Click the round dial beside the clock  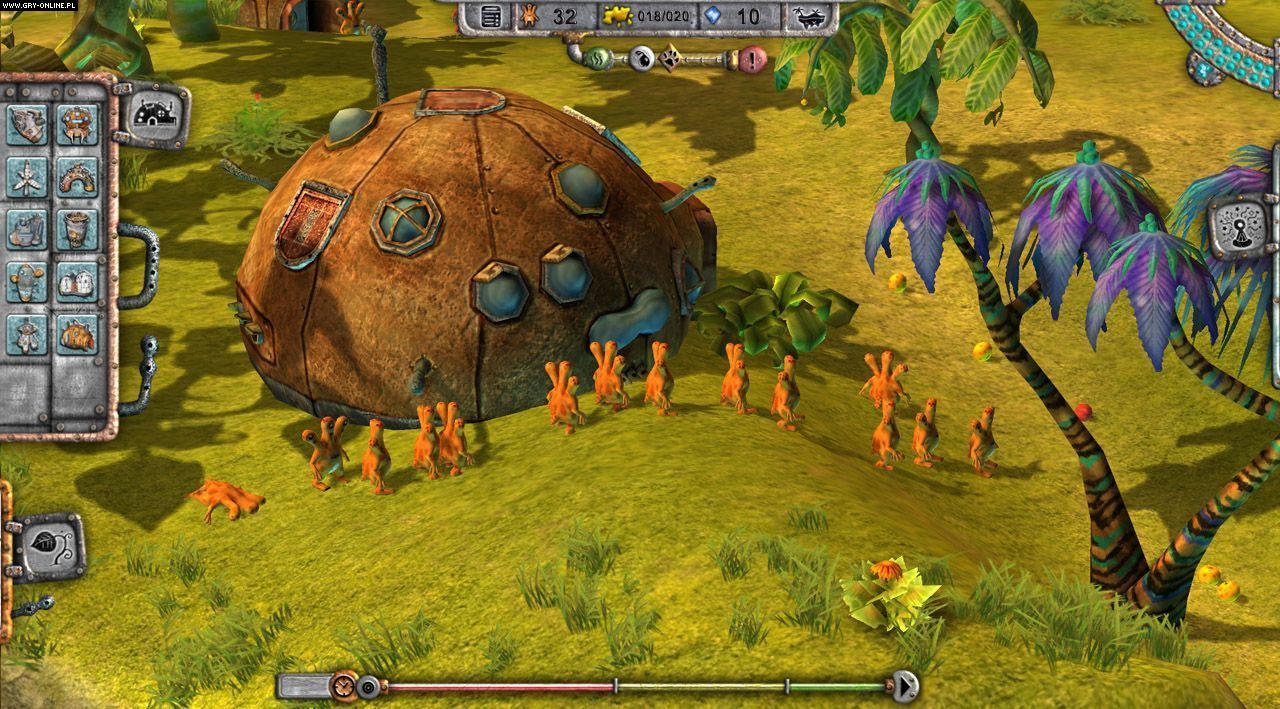[x=370, y=687]
